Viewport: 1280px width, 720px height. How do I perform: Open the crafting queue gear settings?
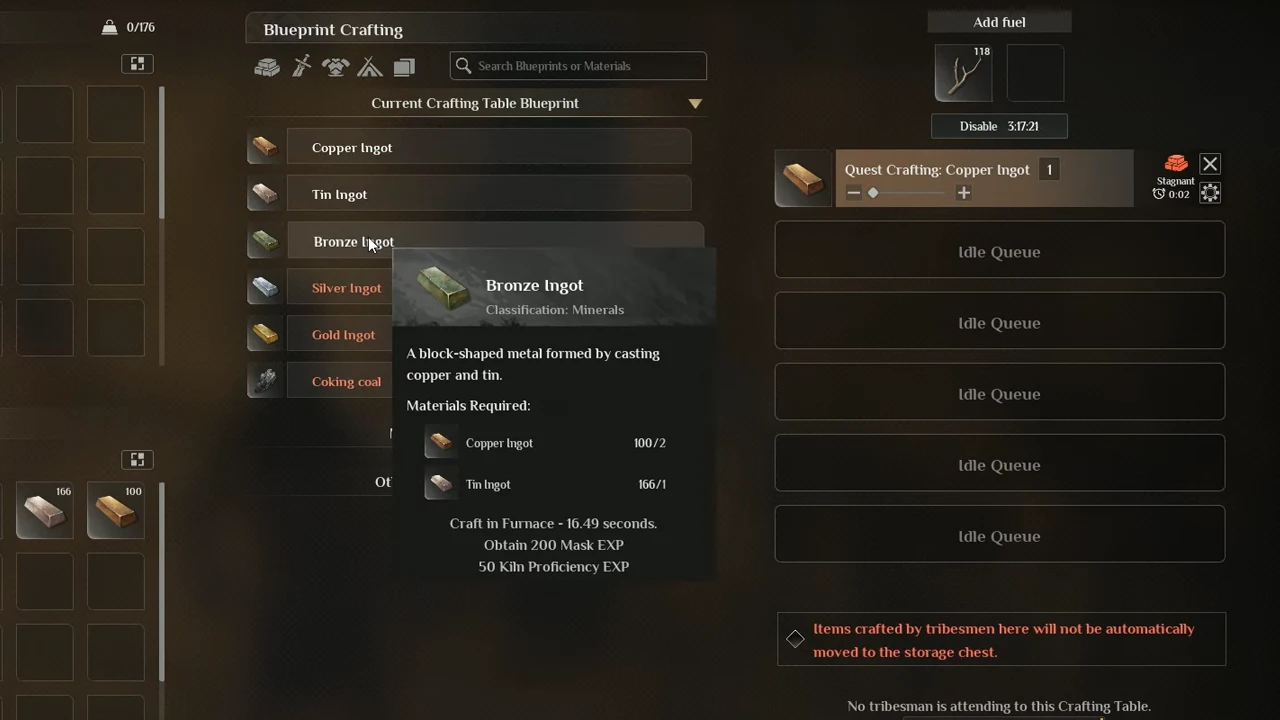pos(1210,193)
